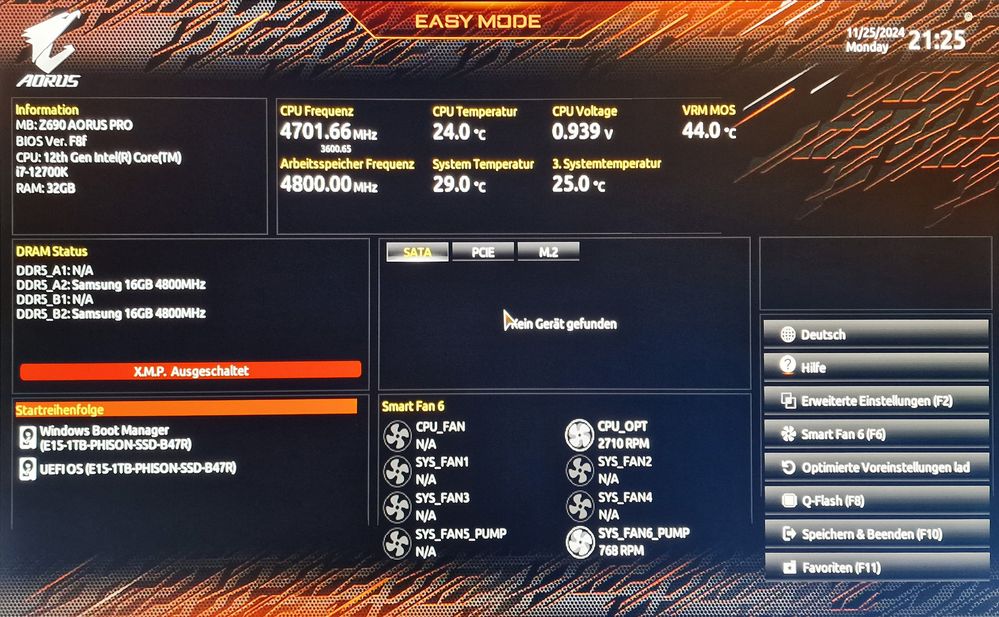Open the Startreihenfolge boot order header
The image size is (999, 617).
(x=186, y=408)
